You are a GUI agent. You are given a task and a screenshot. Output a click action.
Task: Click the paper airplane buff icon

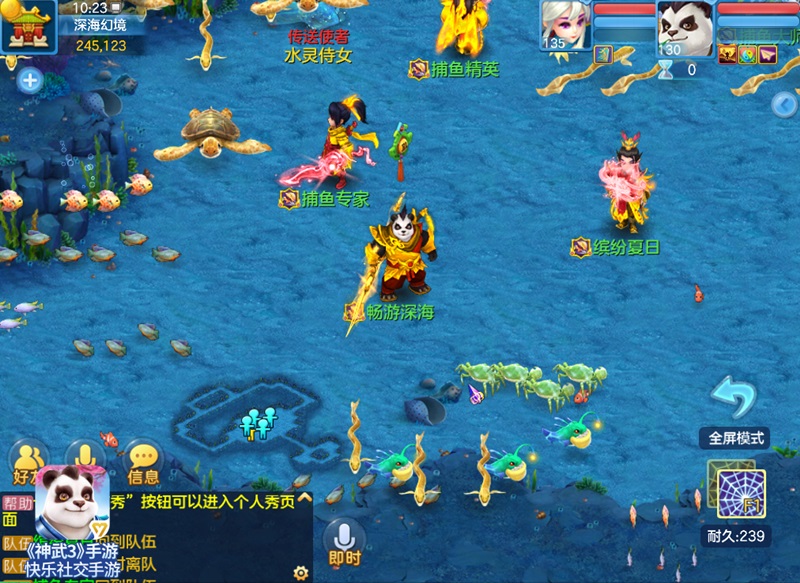pyautogui.click(x=767, y=55)
